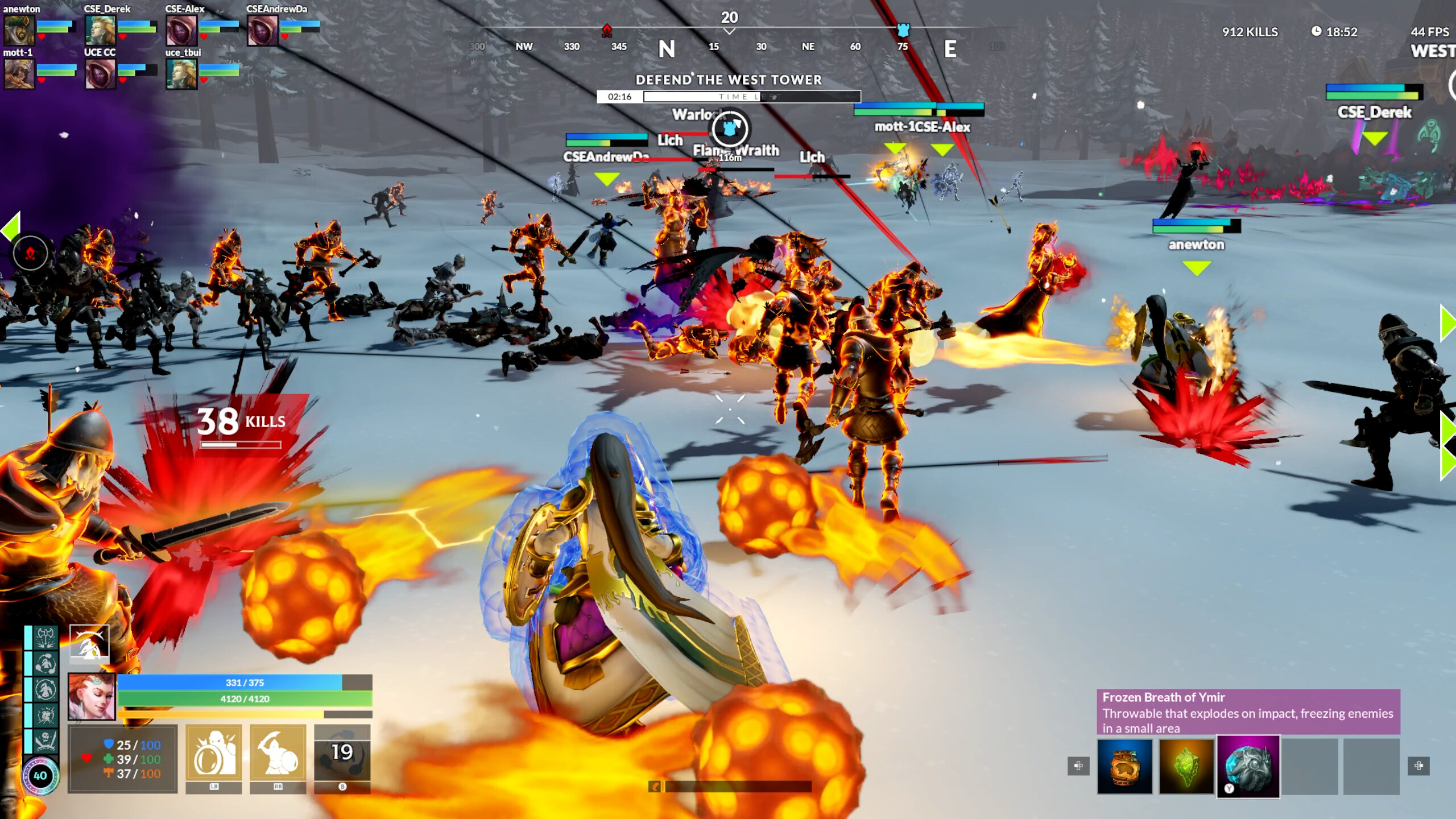Select the axe ability icon on the left bar

tap(45, 637)
